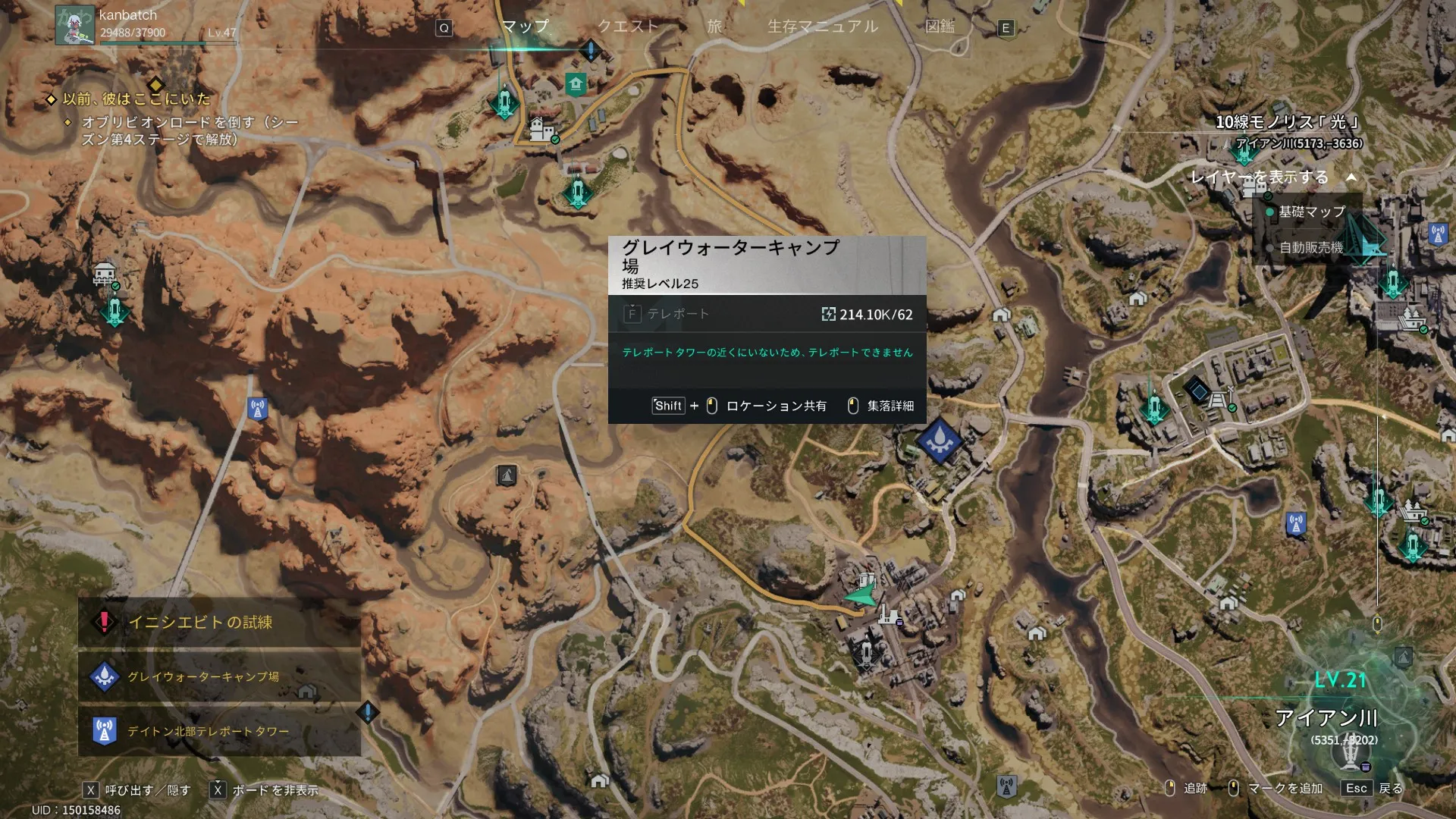Click the kanbatch player avatar

(x=74, y=25)
